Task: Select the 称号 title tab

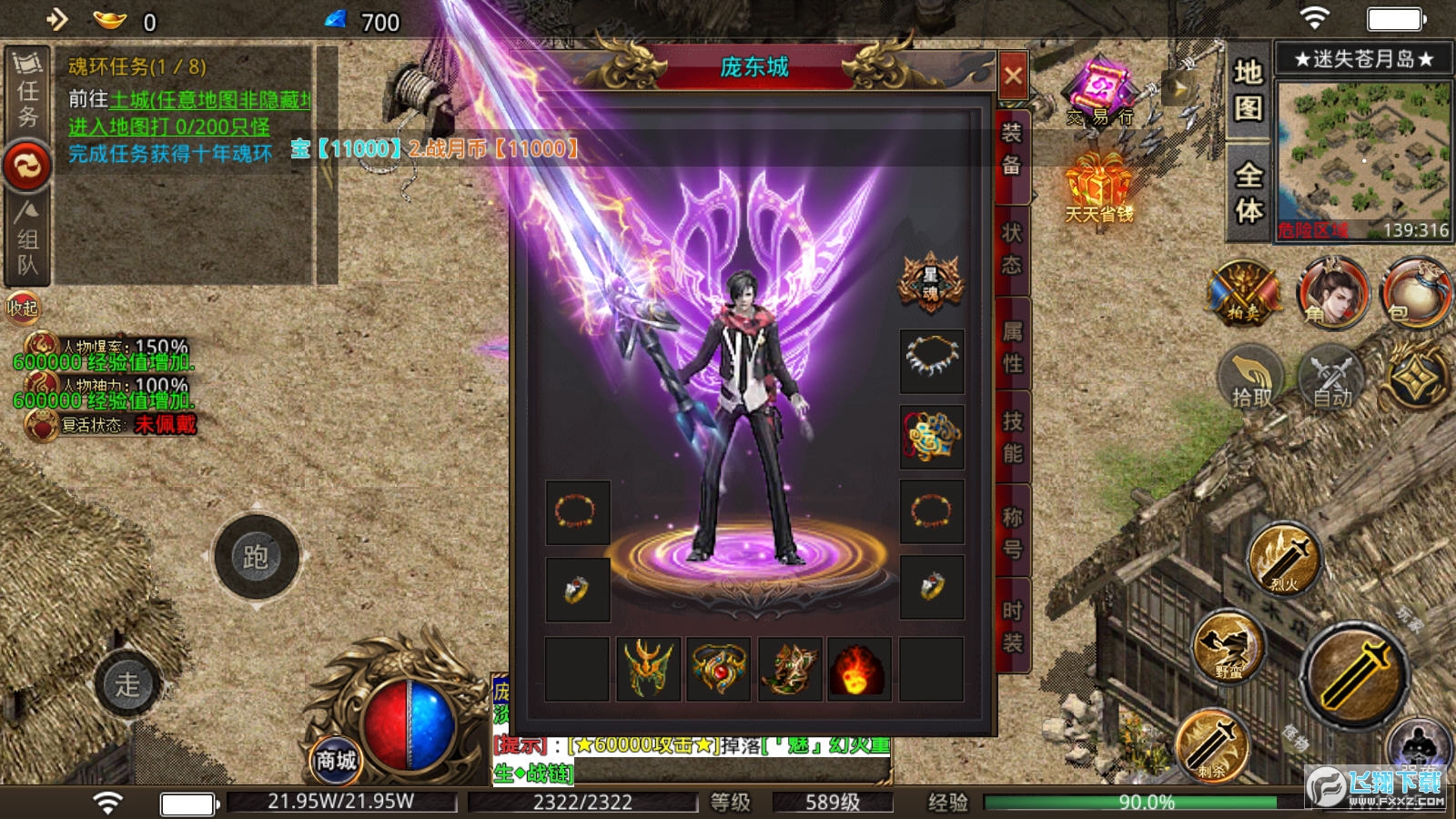Action: (1012, 532)
